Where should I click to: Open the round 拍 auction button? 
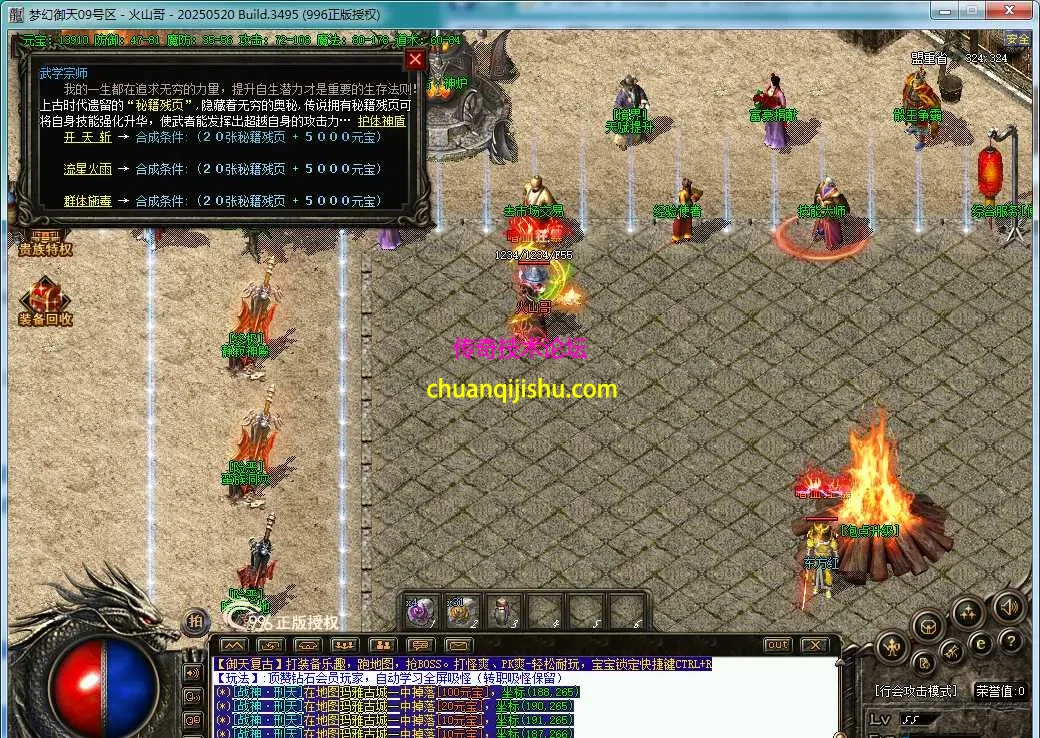coord(195,621)
